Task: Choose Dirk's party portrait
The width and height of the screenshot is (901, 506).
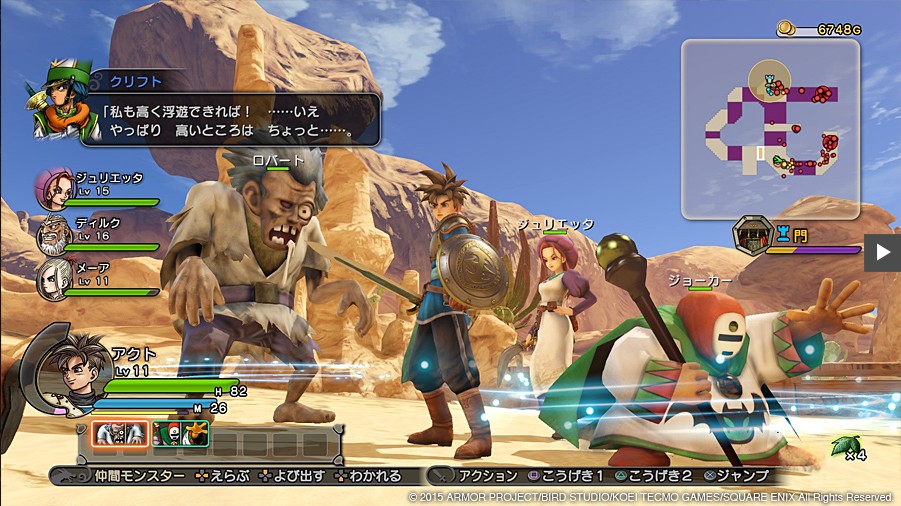Action: click(54, 236)
